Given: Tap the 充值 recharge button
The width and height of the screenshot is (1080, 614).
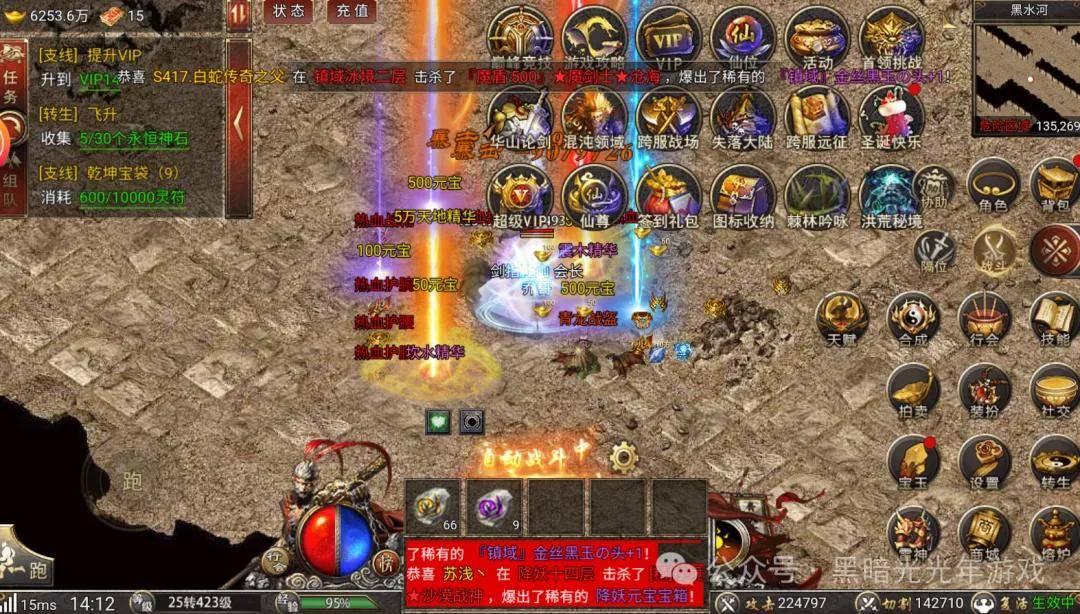Looking at the screenshot, I should 351,11.
